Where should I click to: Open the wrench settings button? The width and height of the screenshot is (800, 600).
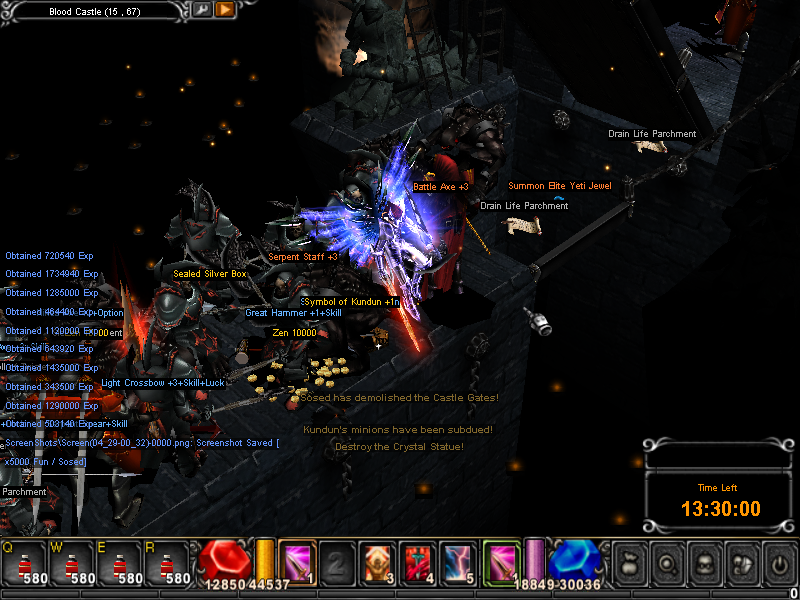pyautogui.click(x=202, y=10)
